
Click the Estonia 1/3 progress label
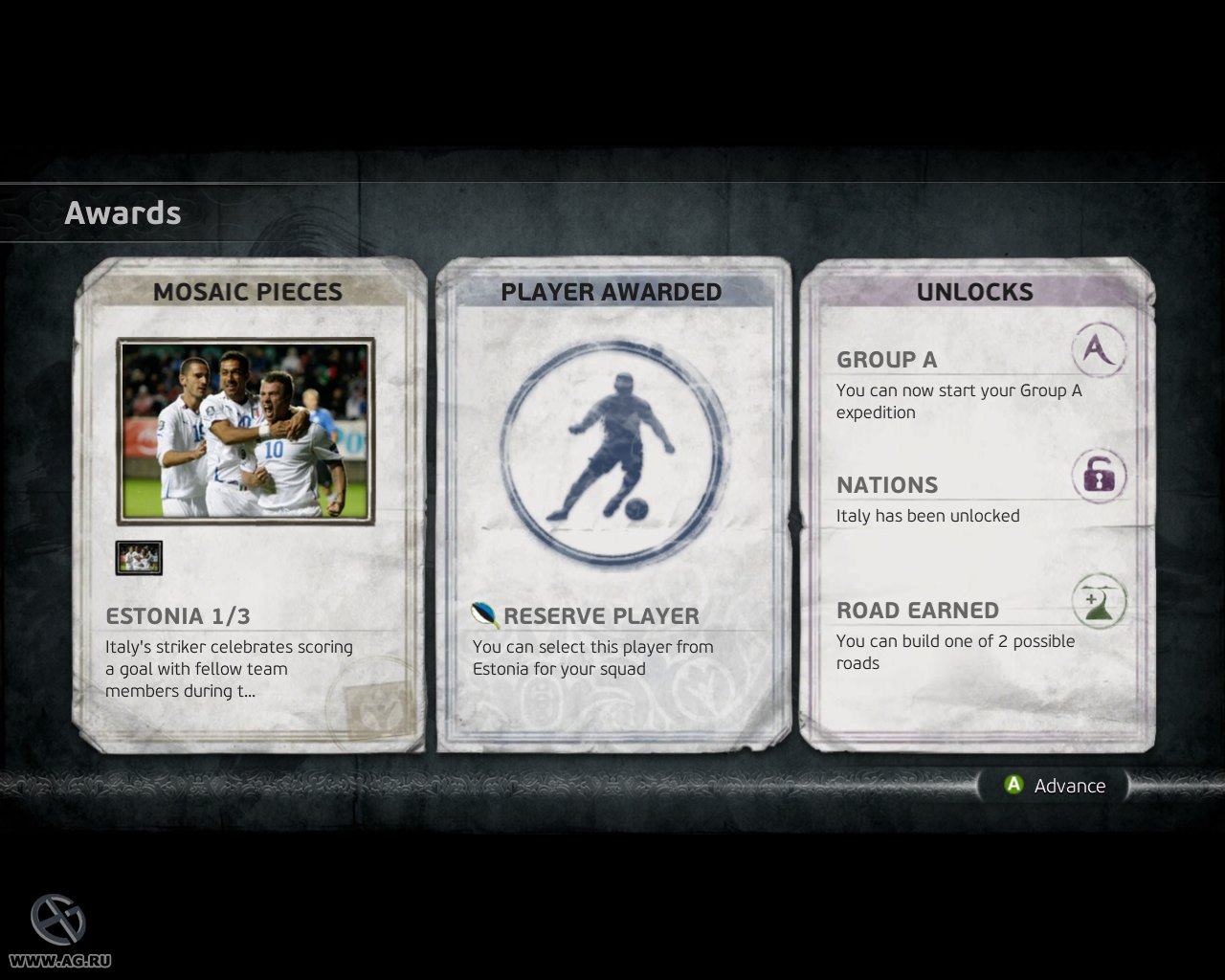[x=176, y=615]
